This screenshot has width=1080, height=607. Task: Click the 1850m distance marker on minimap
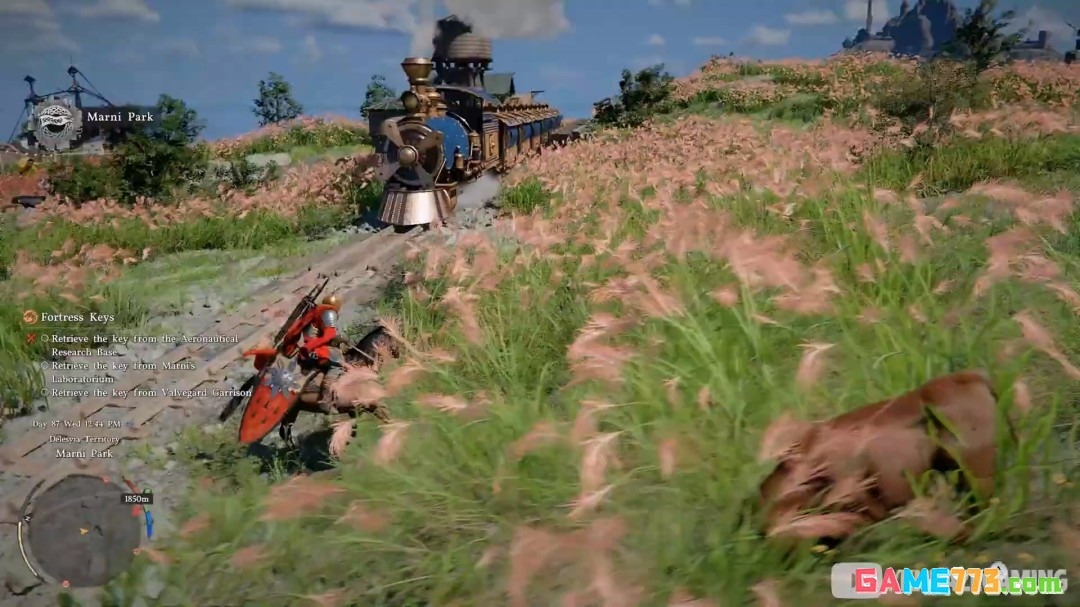tap(137, 498)
